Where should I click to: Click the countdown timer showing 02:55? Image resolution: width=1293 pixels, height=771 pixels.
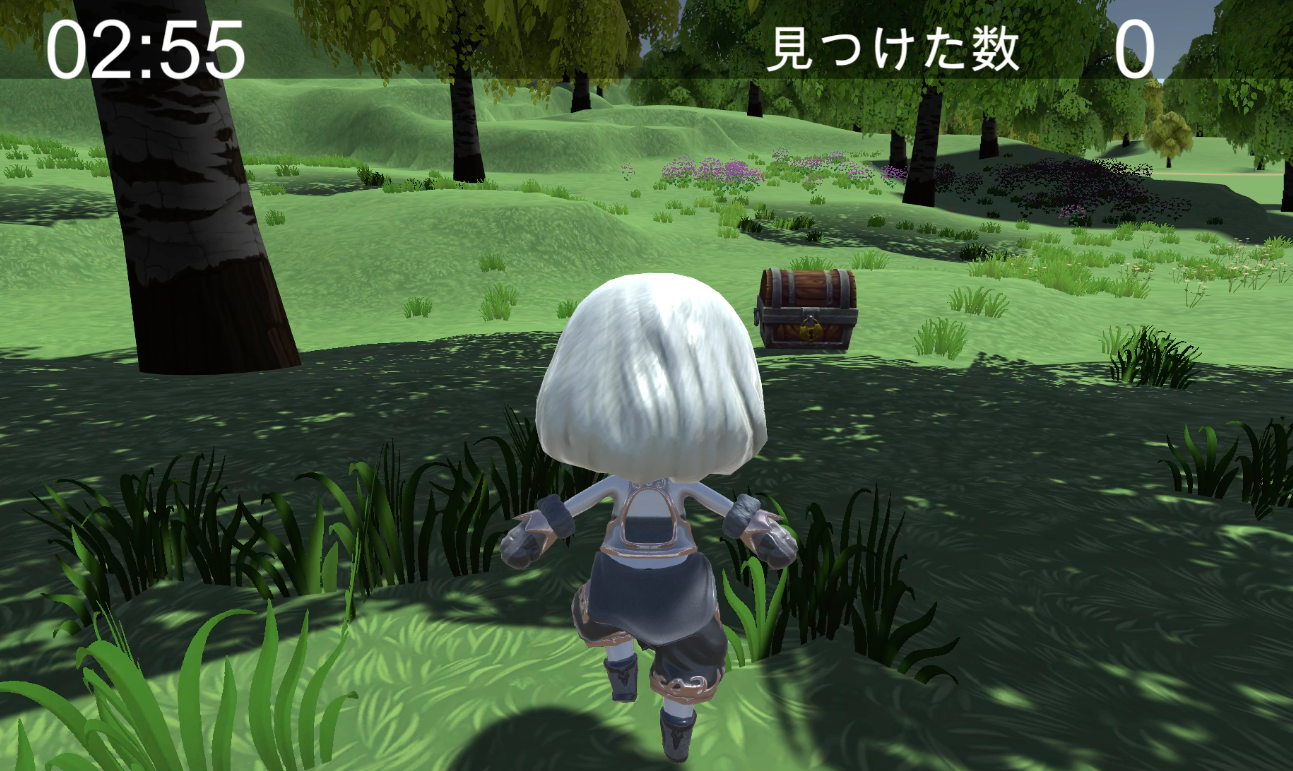pyautogui.click(x=143, y=45)
